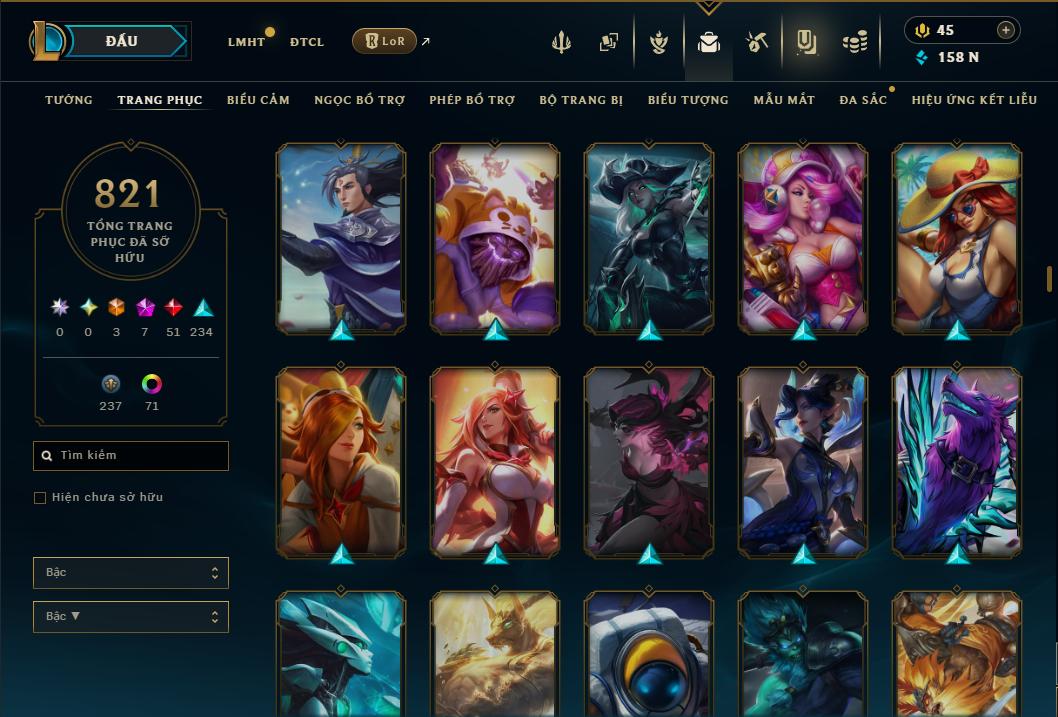
Task: Open the LoR external link
Action: coord(385,41)
